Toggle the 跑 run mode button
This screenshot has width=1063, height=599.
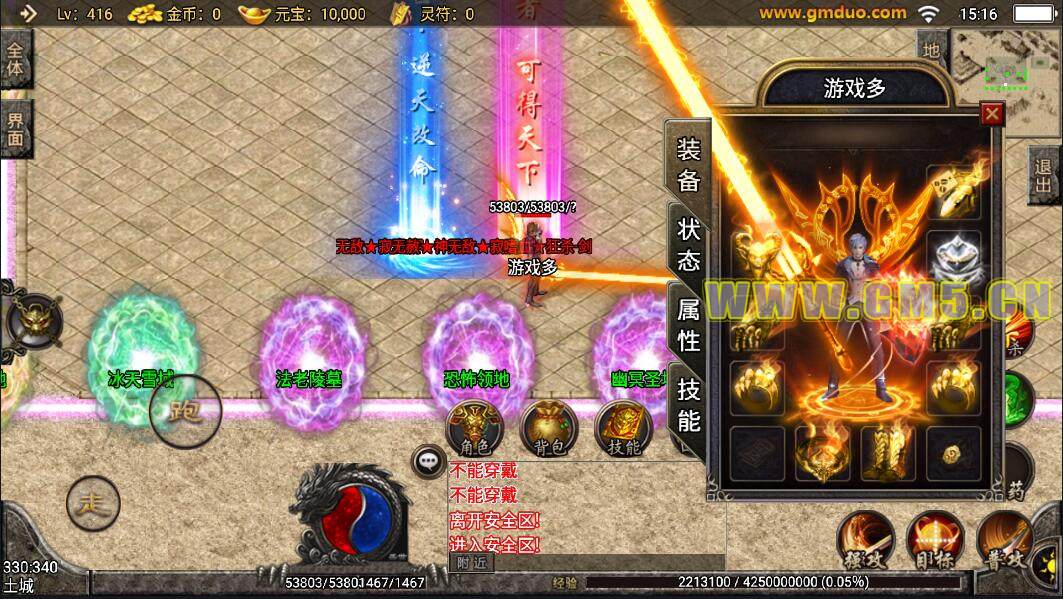[x=185, y=411]
